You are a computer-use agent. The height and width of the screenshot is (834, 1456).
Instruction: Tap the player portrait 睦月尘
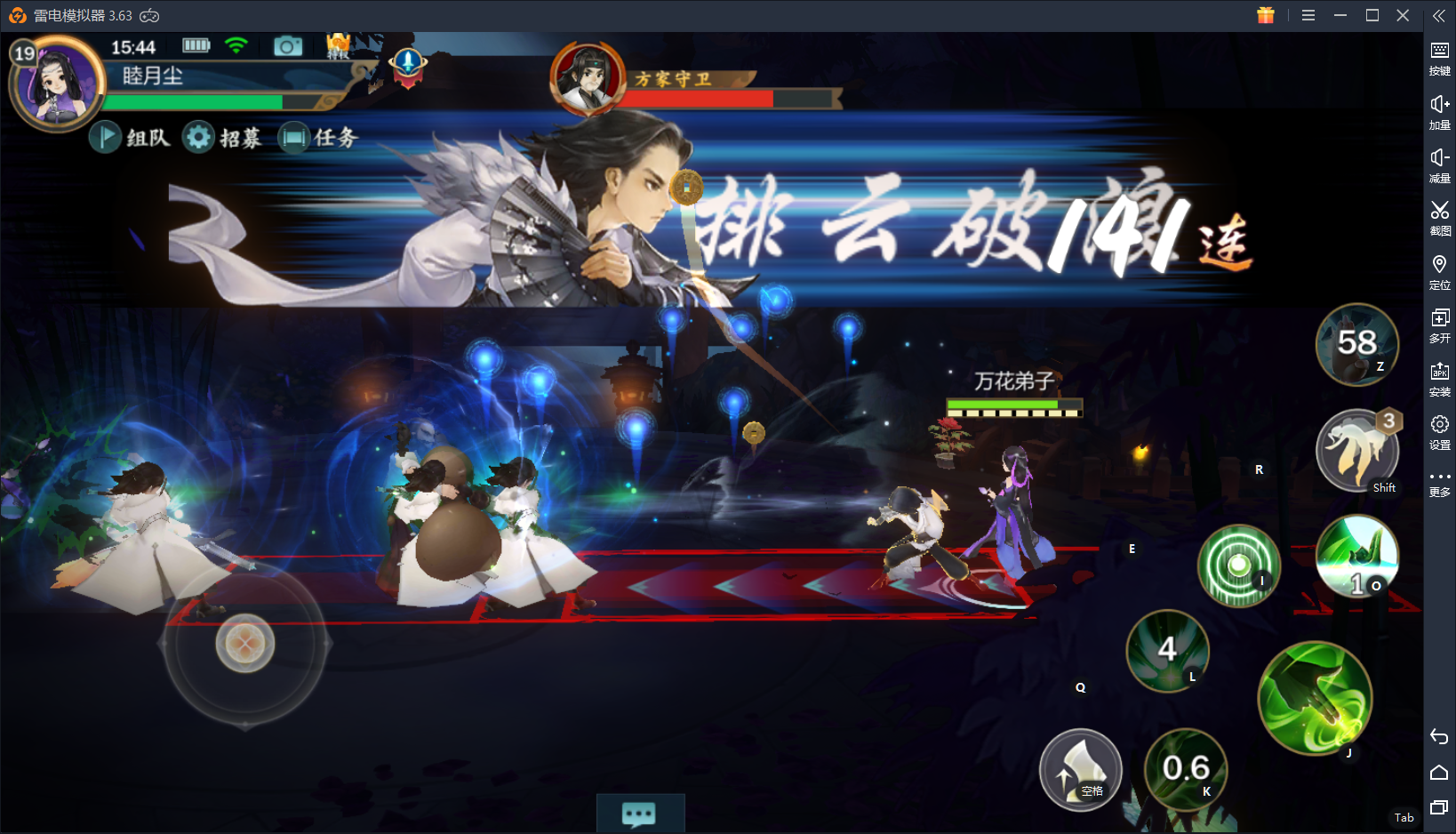[58, 84]
